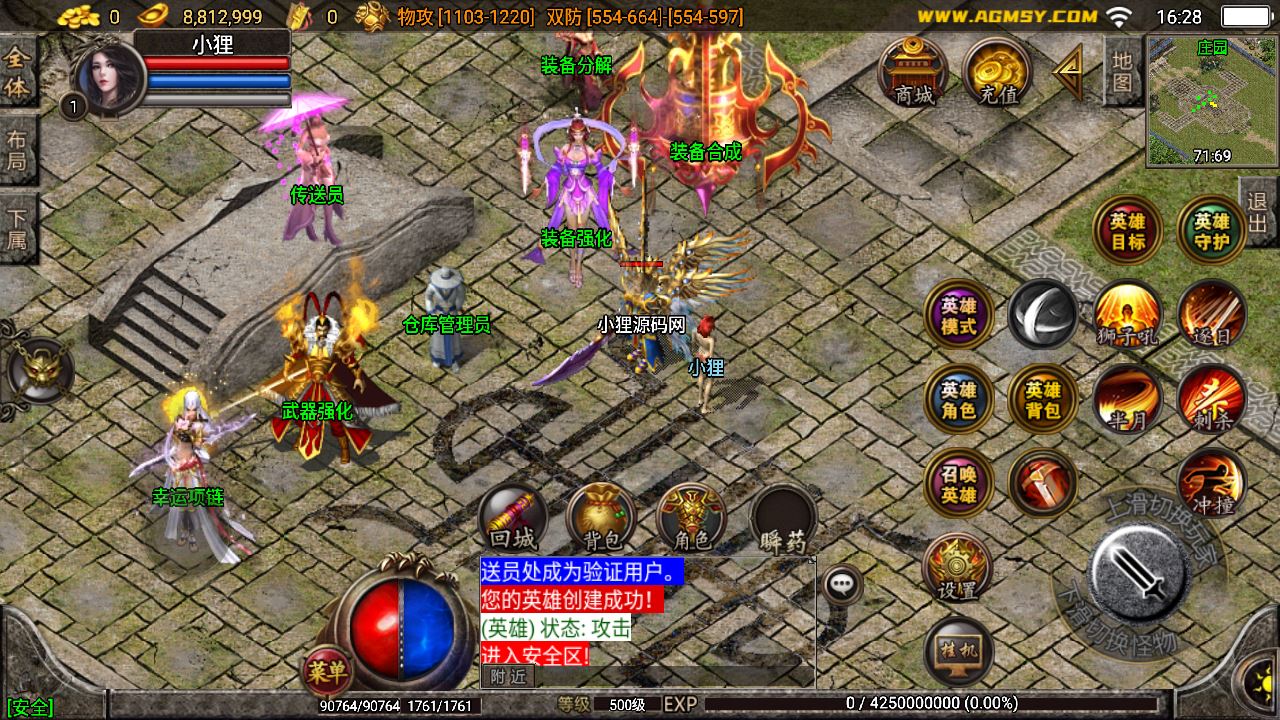Viewport: 1280px width, 720px height.
Task: Open the 商城 shop icon
Action: coord(915,72)
